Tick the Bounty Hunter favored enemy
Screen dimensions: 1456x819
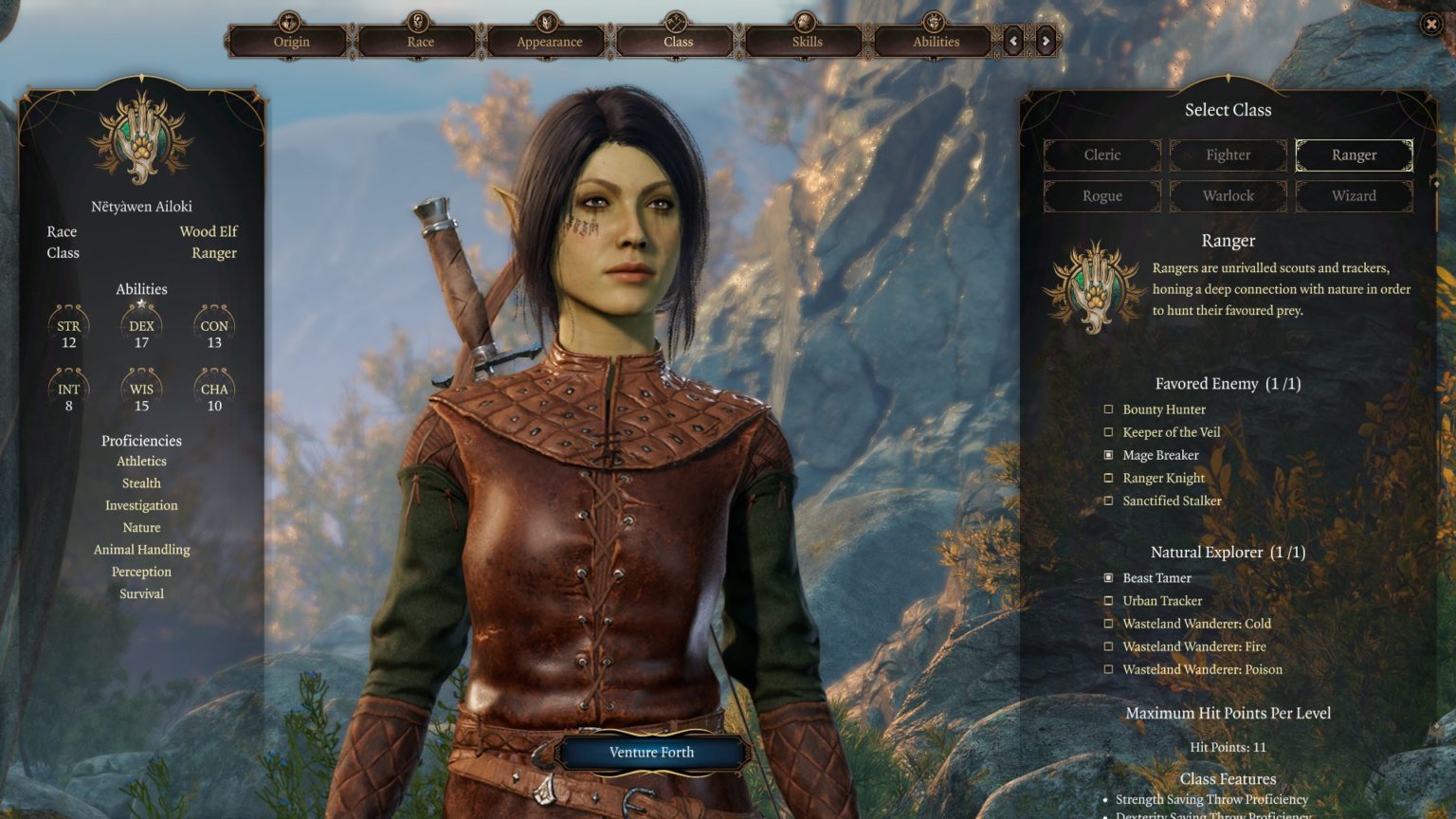point(1108,409)
